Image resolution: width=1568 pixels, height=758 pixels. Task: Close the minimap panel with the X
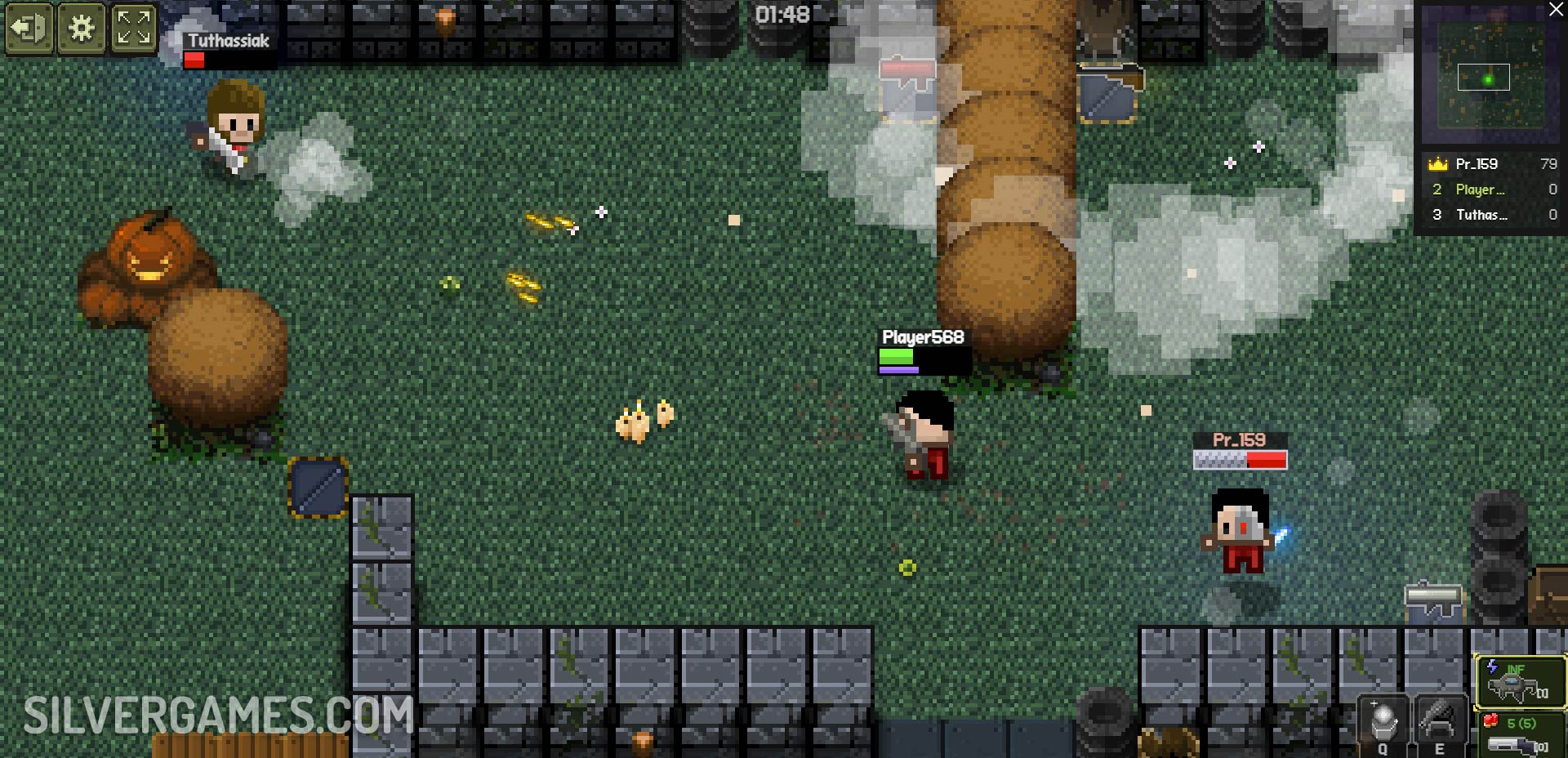pos(1557,9)
